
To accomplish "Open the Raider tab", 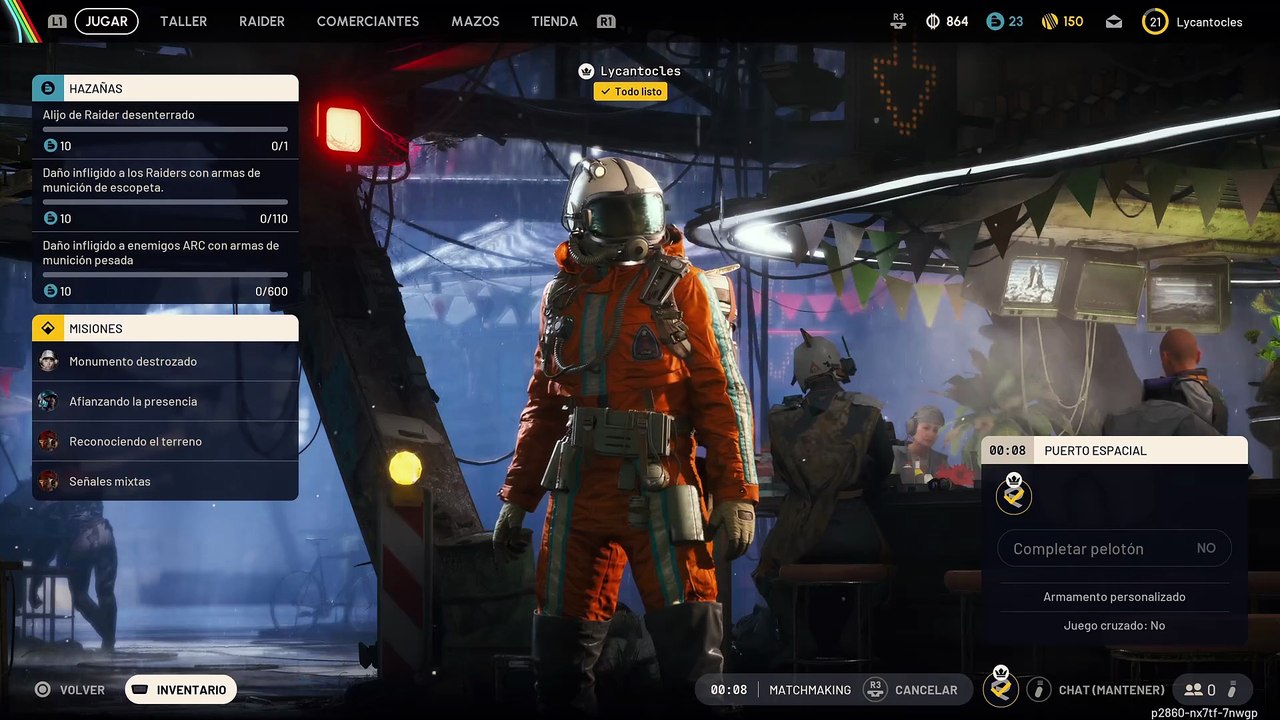I will tap(262, 21).
